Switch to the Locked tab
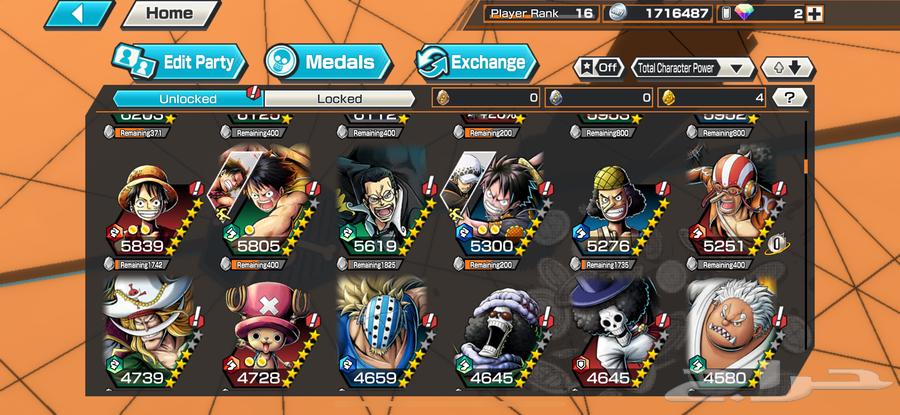The height and width of the screenshot is (415, 900). point(339,98)
